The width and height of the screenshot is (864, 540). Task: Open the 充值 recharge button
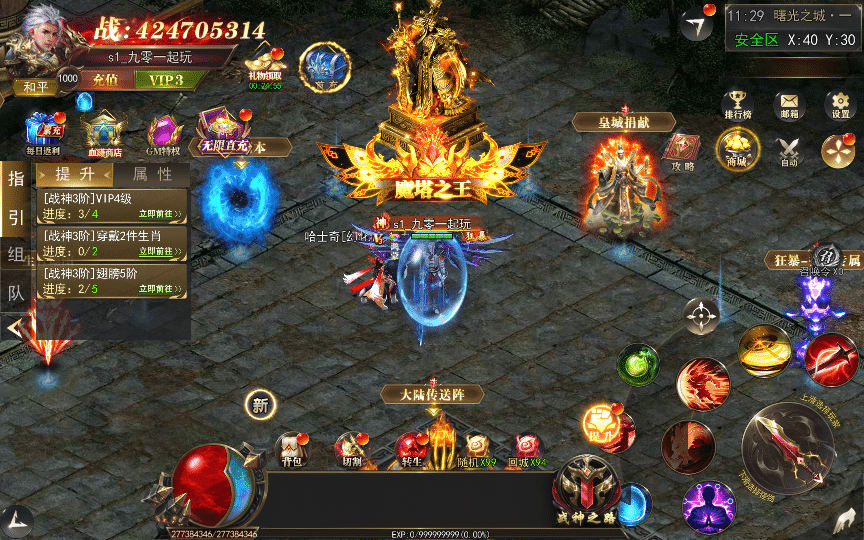coord(105,80)
